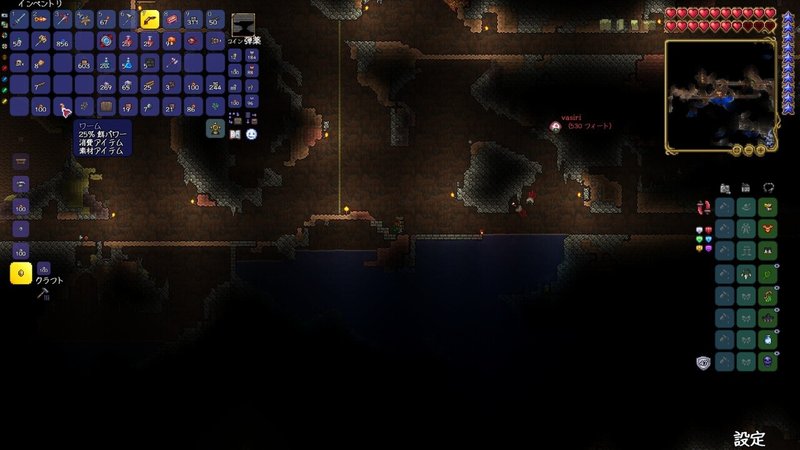Select the orange mushroom inventory slot

pos(172,42)
